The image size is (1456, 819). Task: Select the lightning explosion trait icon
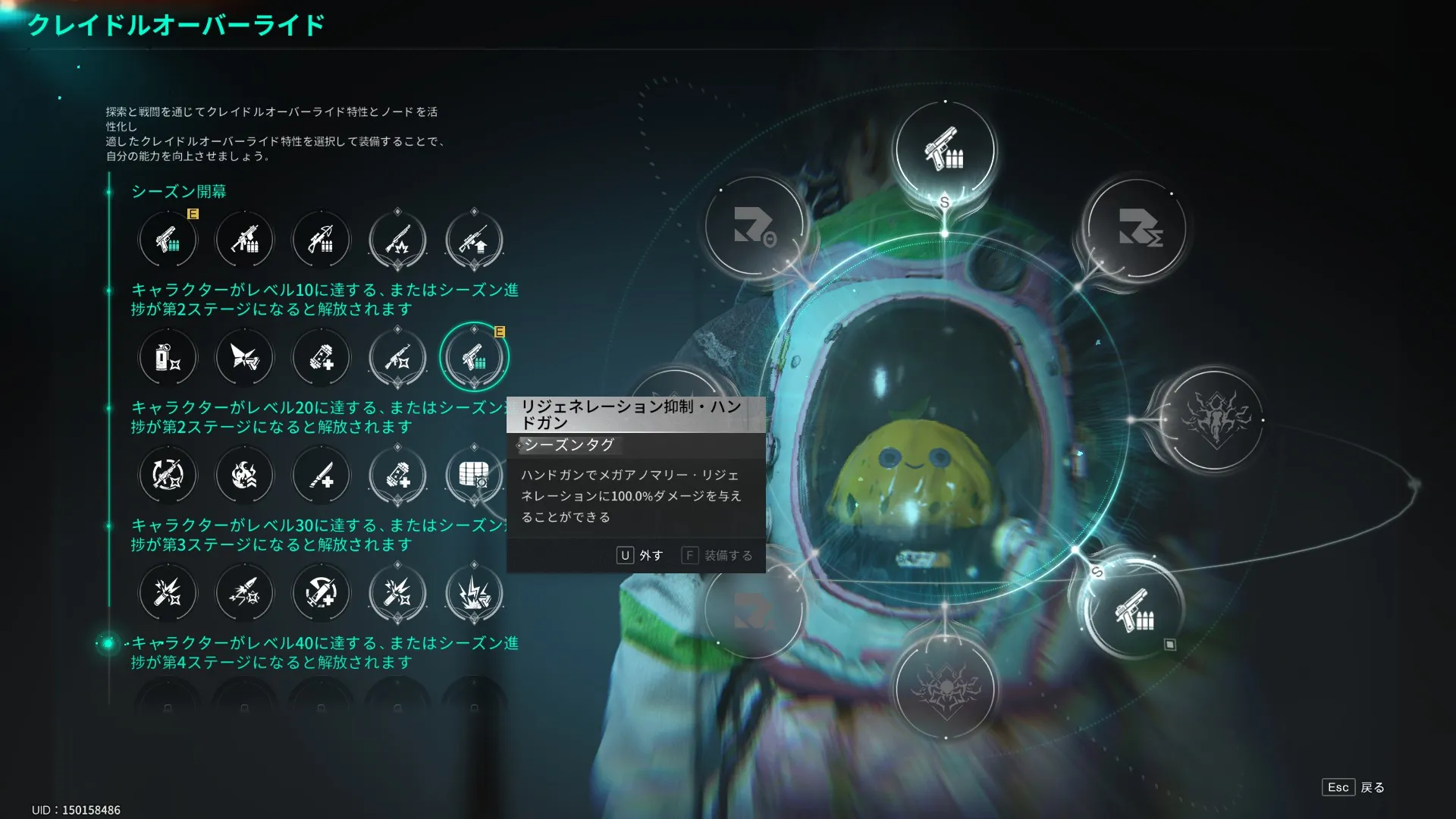pyautogui.click(x=474, y=593)
